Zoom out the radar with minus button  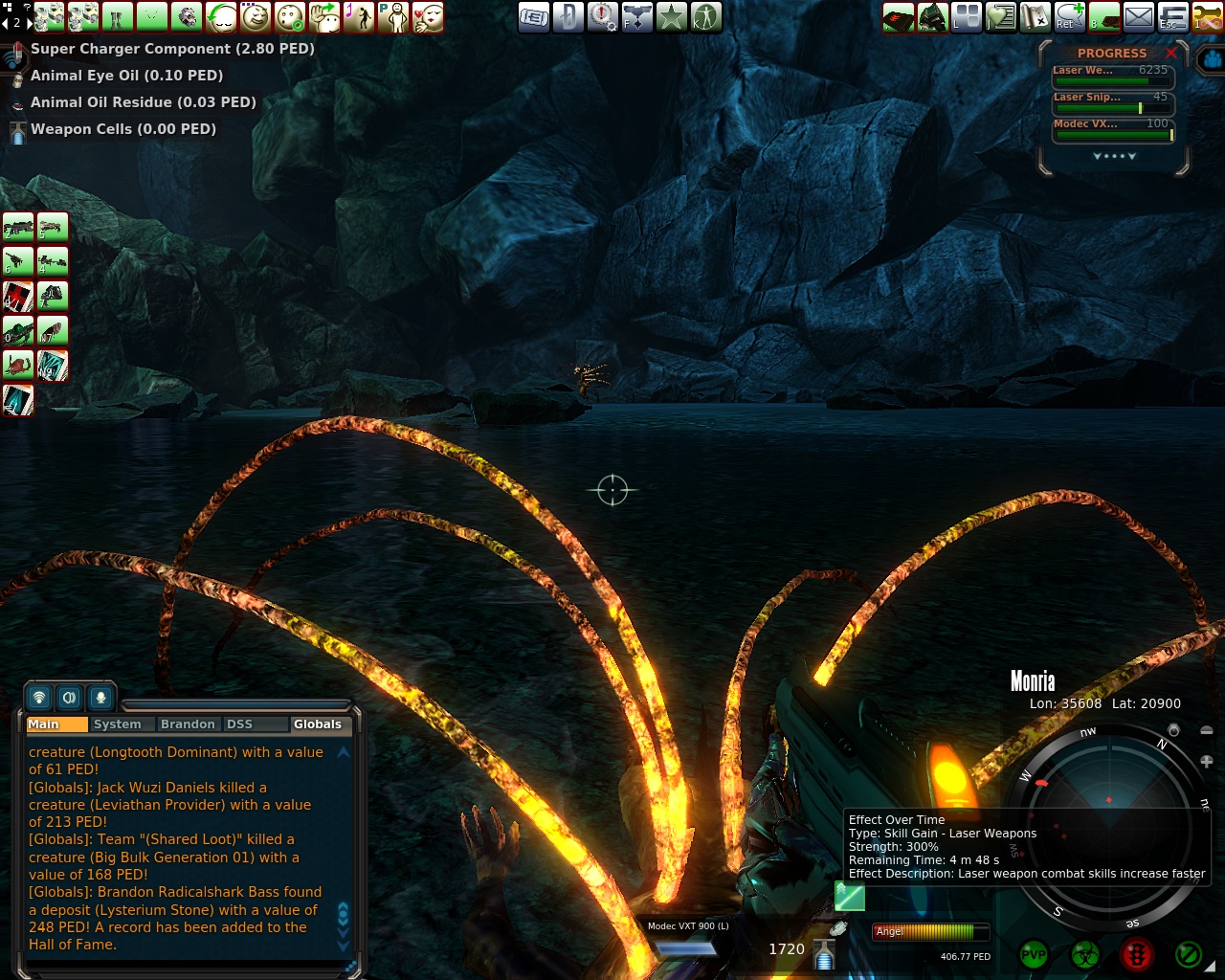1206,731
